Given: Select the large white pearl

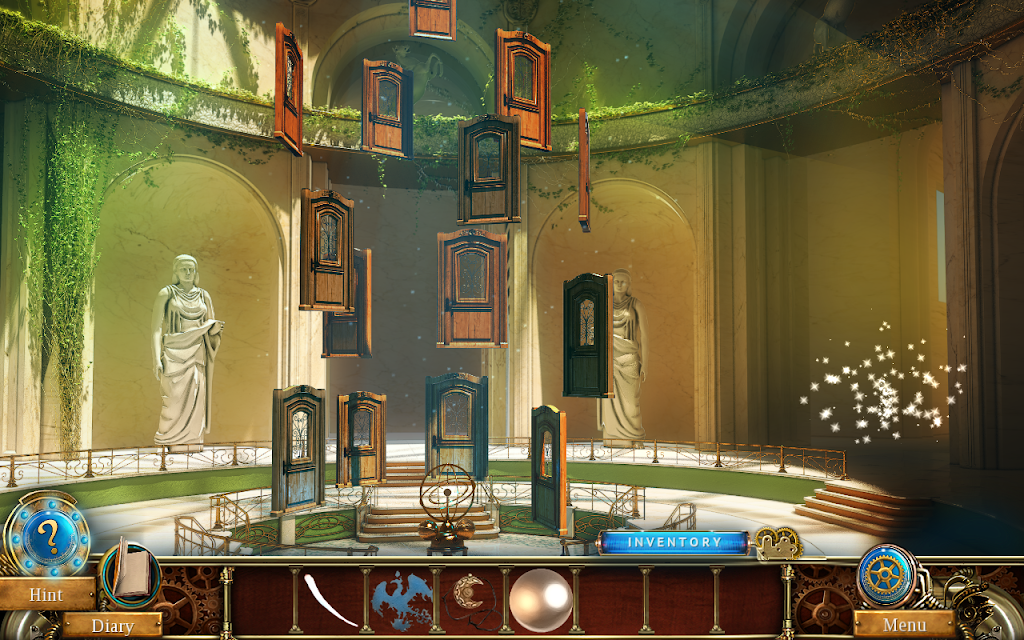Looking at the screenshot, I should point(540,600).
